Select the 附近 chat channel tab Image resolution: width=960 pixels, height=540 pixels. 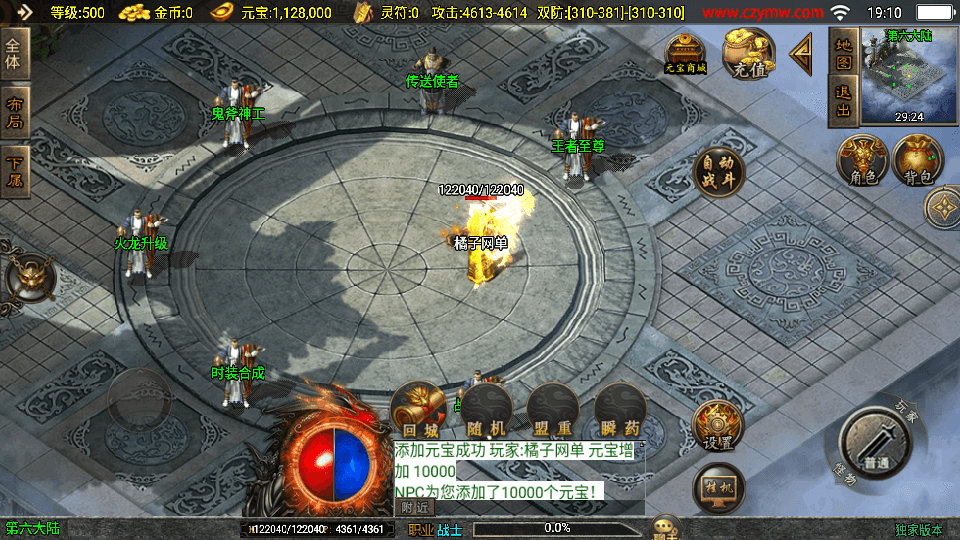(x=416, y=507)
